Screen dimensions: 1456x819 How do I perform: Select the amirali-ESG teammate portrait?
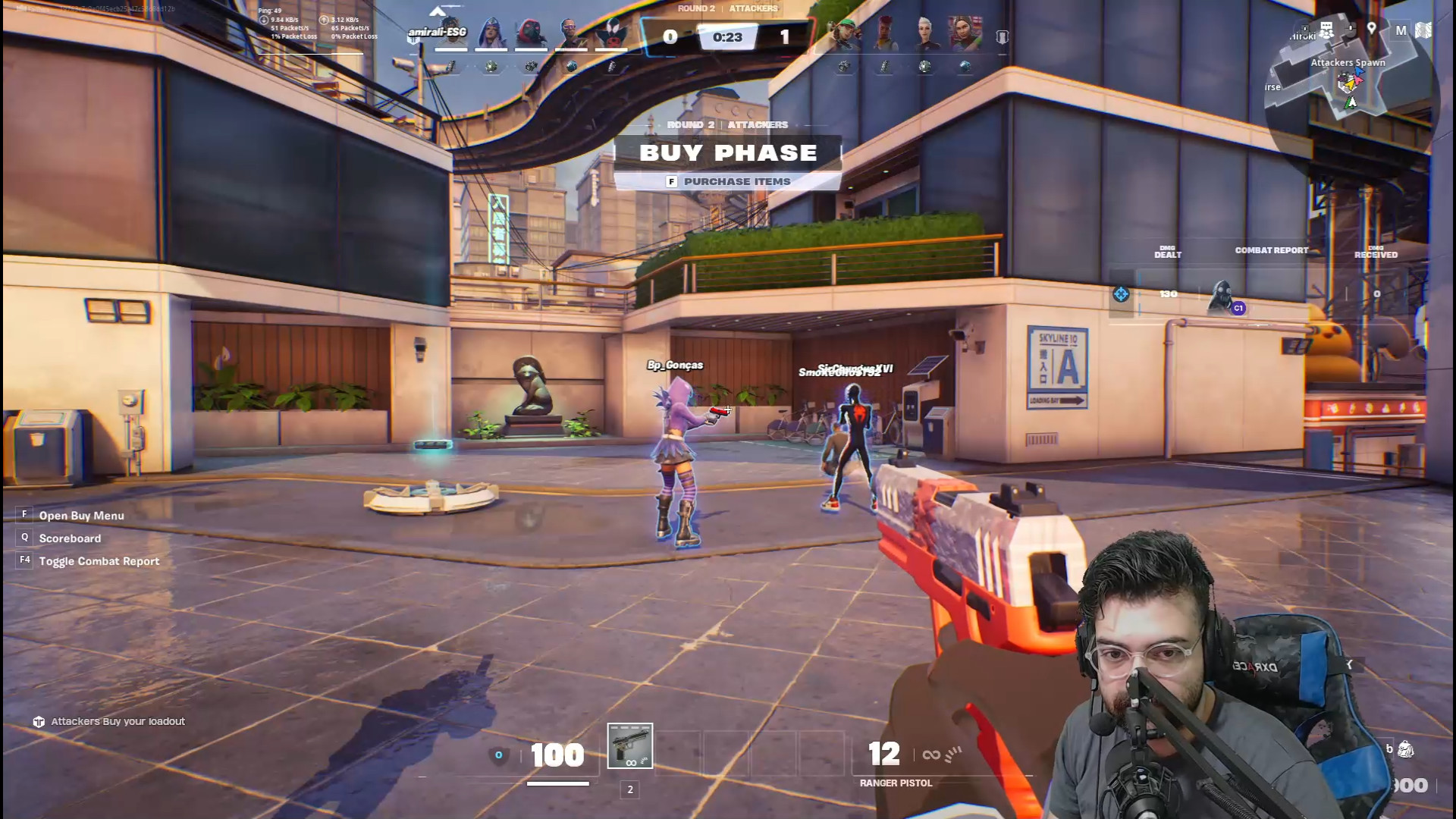coord(451,33)
